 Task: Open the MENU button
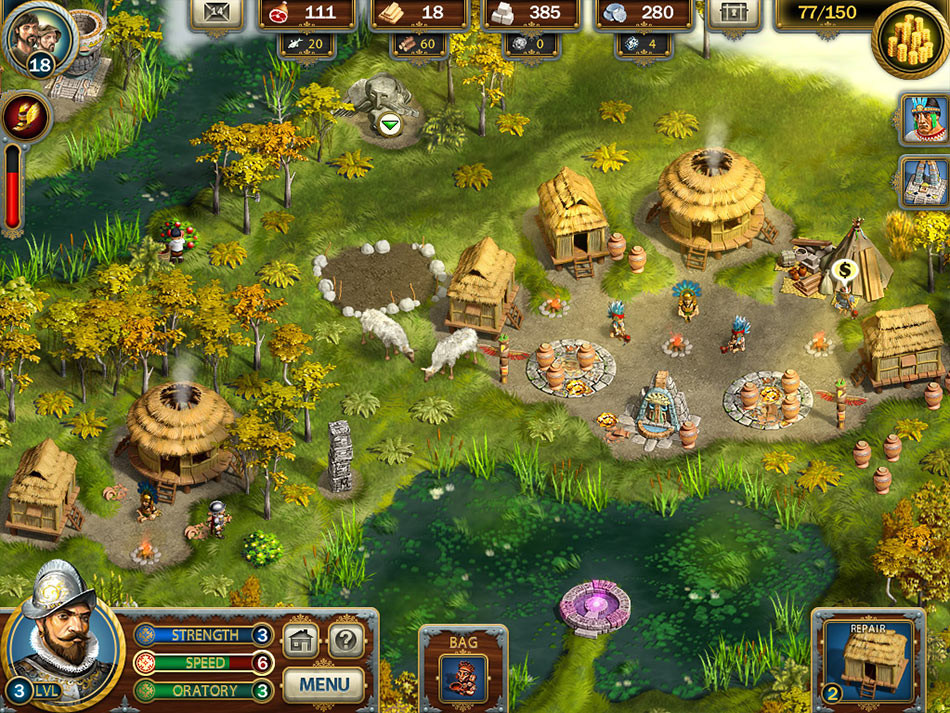pyautogui.click(x=323, y=685)
